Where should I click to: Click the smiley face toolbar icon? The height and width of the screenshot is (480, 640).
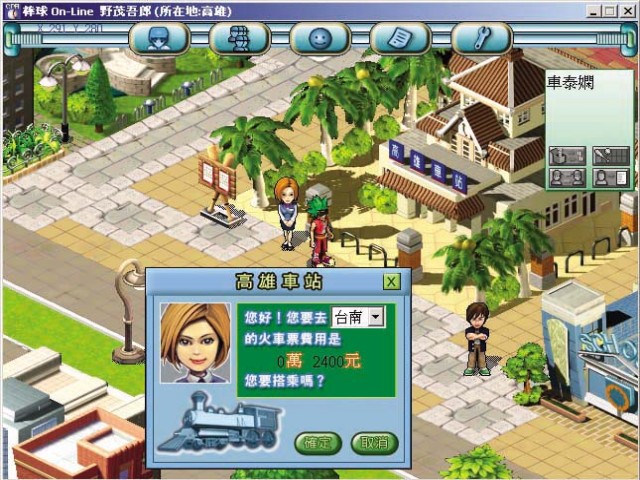pyautogui.click(x=320, y=39)
